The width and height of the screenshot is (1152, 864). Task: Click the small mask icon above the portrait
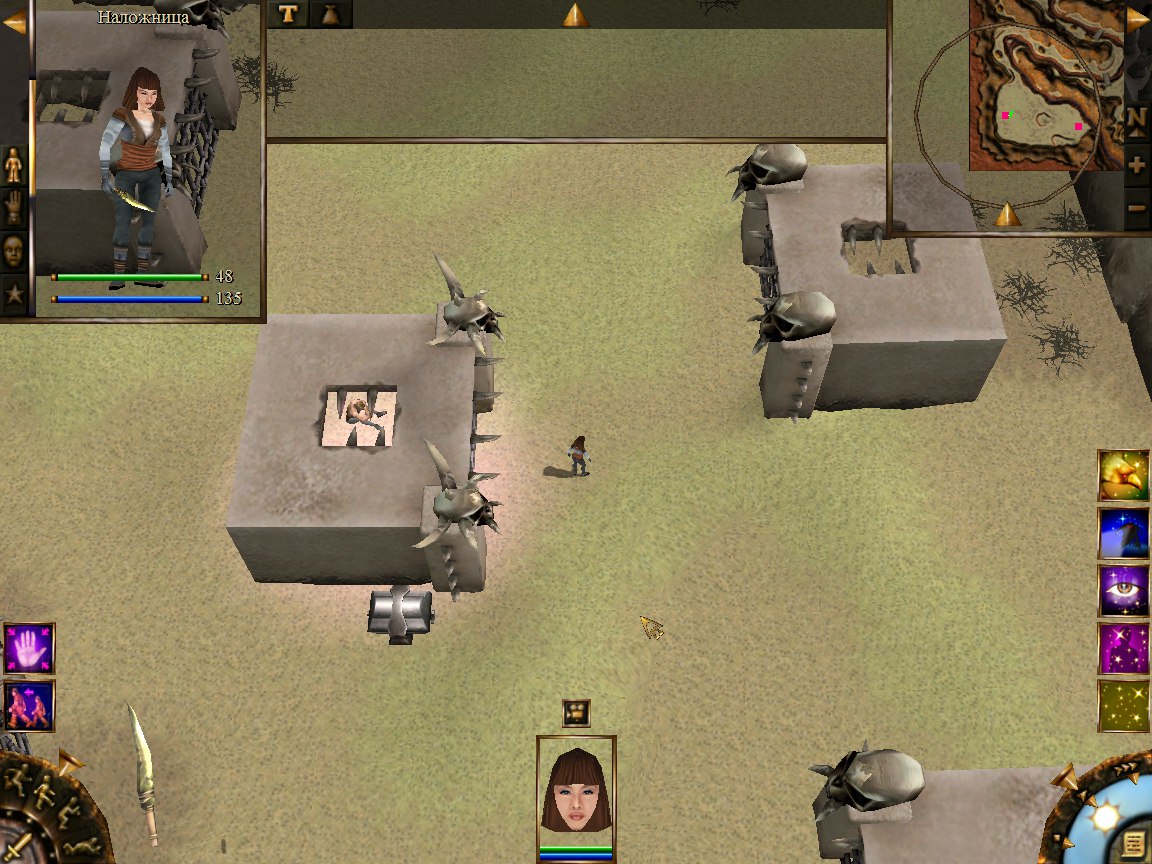tap(576, 712)
